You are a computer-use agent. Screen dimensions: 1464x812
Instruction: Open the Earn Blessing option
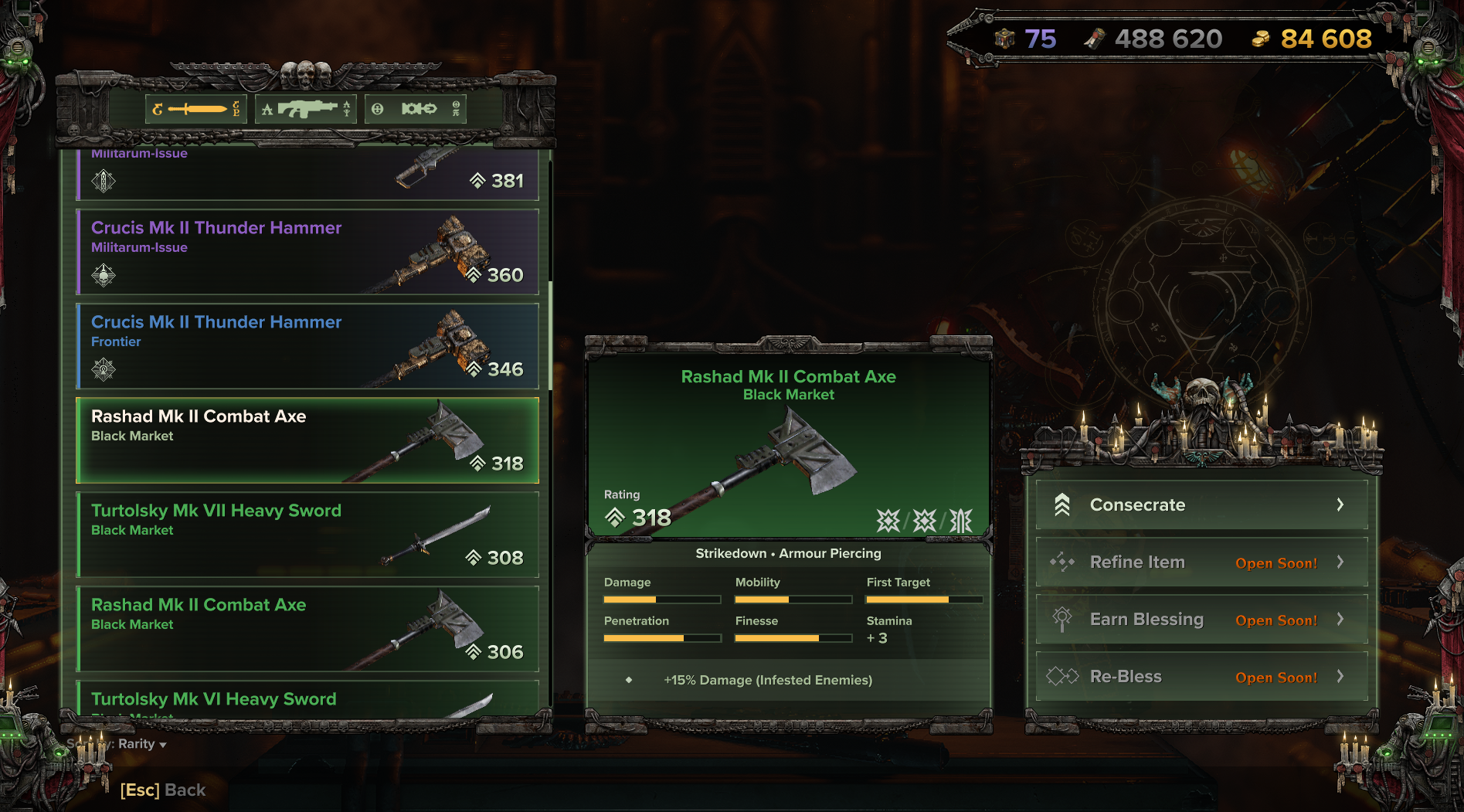tap(1201, 620)
